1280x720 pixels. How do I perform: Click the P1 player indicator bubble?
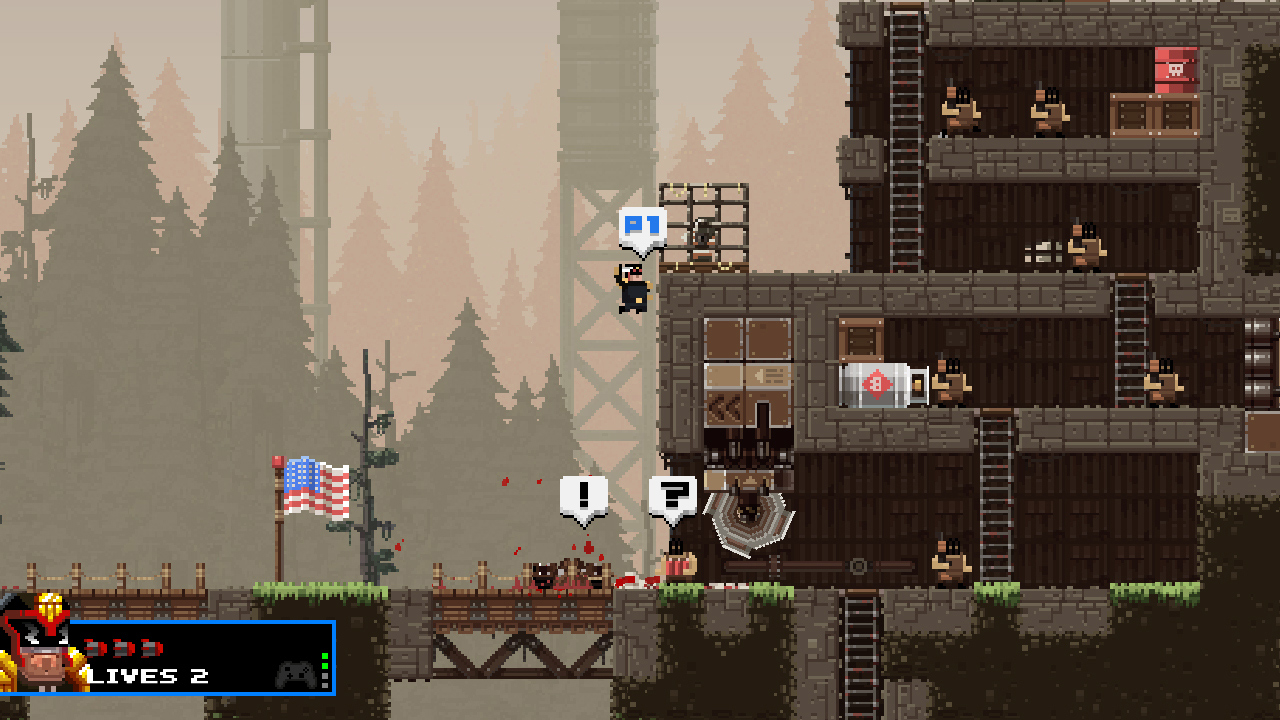click(640, 227)
